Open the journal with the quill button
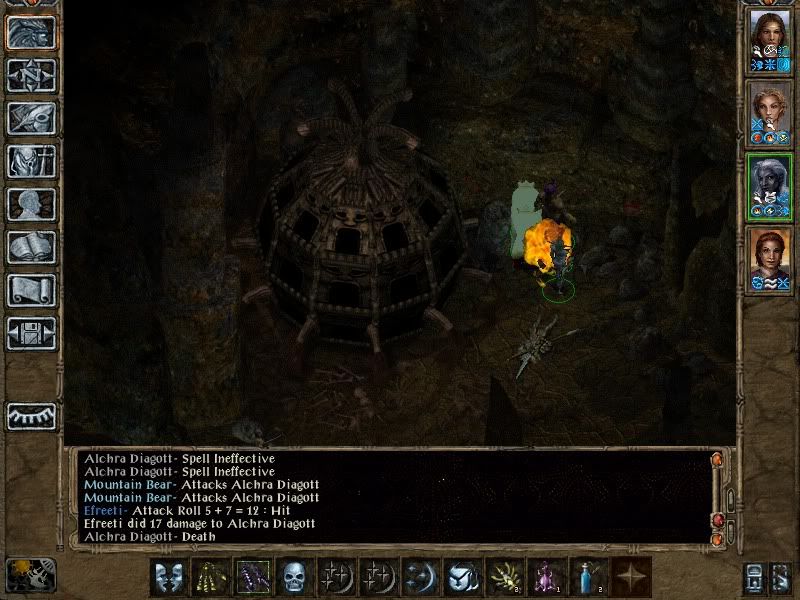This screenshot has width=800, height=600. [x=31, y=118]
